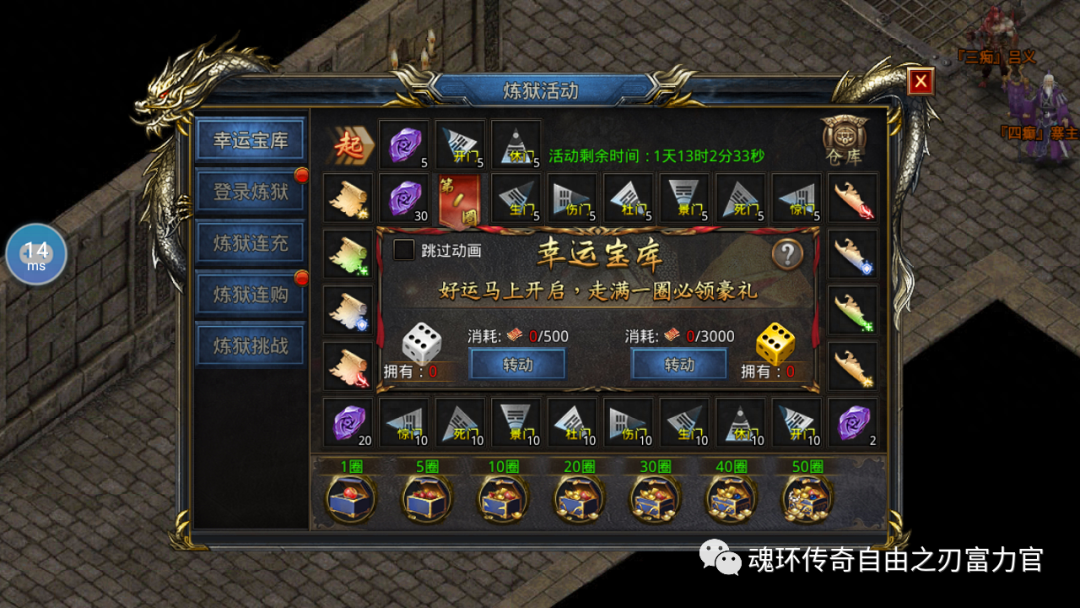Select the purple gem tile with quantity 30

(x=404, y=197)
